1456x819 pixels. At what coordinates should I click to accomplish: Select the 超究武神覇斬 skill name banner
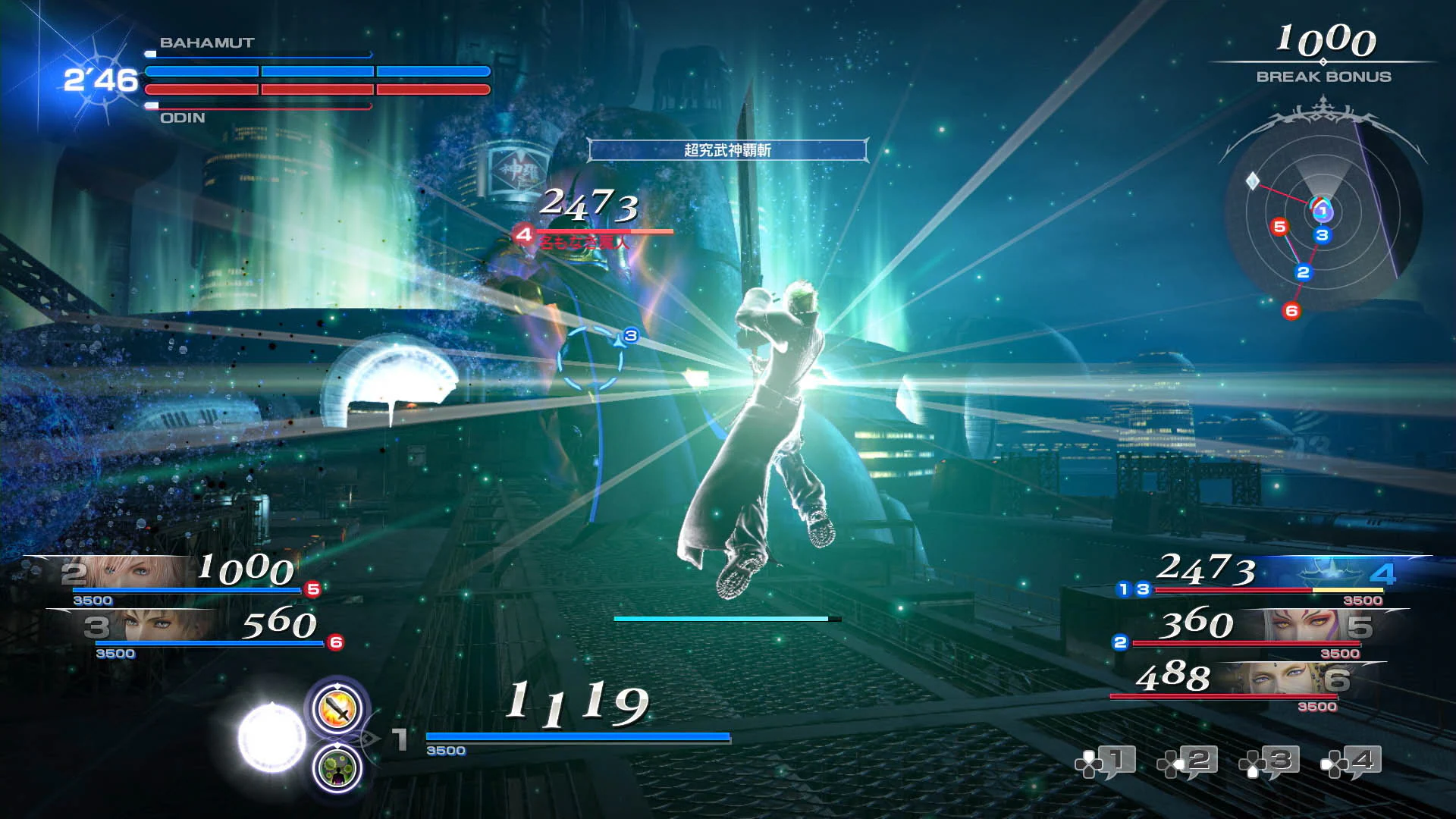(730, 150)
